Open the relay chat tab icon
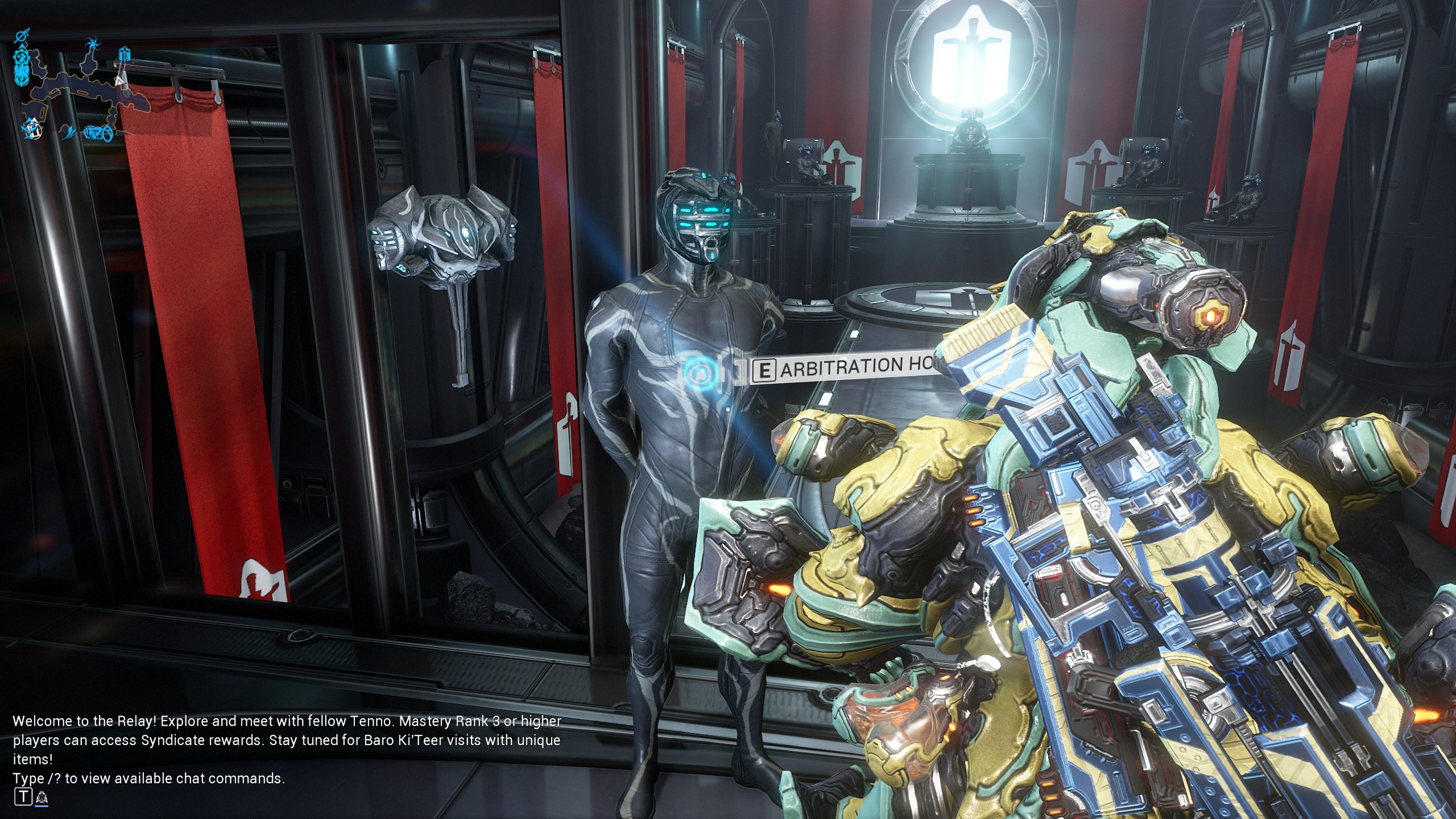Viewport: 1456px width, 819px height. (41, 798)
